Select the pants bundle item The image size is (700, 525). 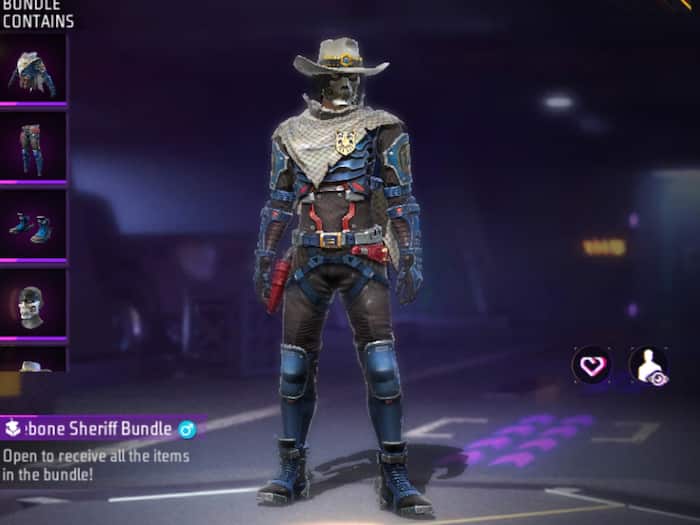click(x=33, y=148)
